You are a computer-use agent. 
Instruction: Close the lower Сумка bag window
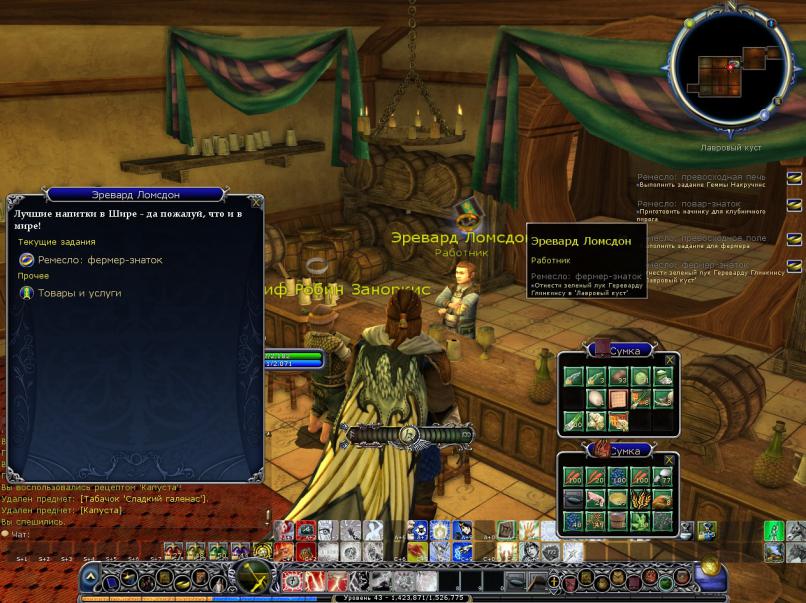pyautogui.click(x=670, y=460)
